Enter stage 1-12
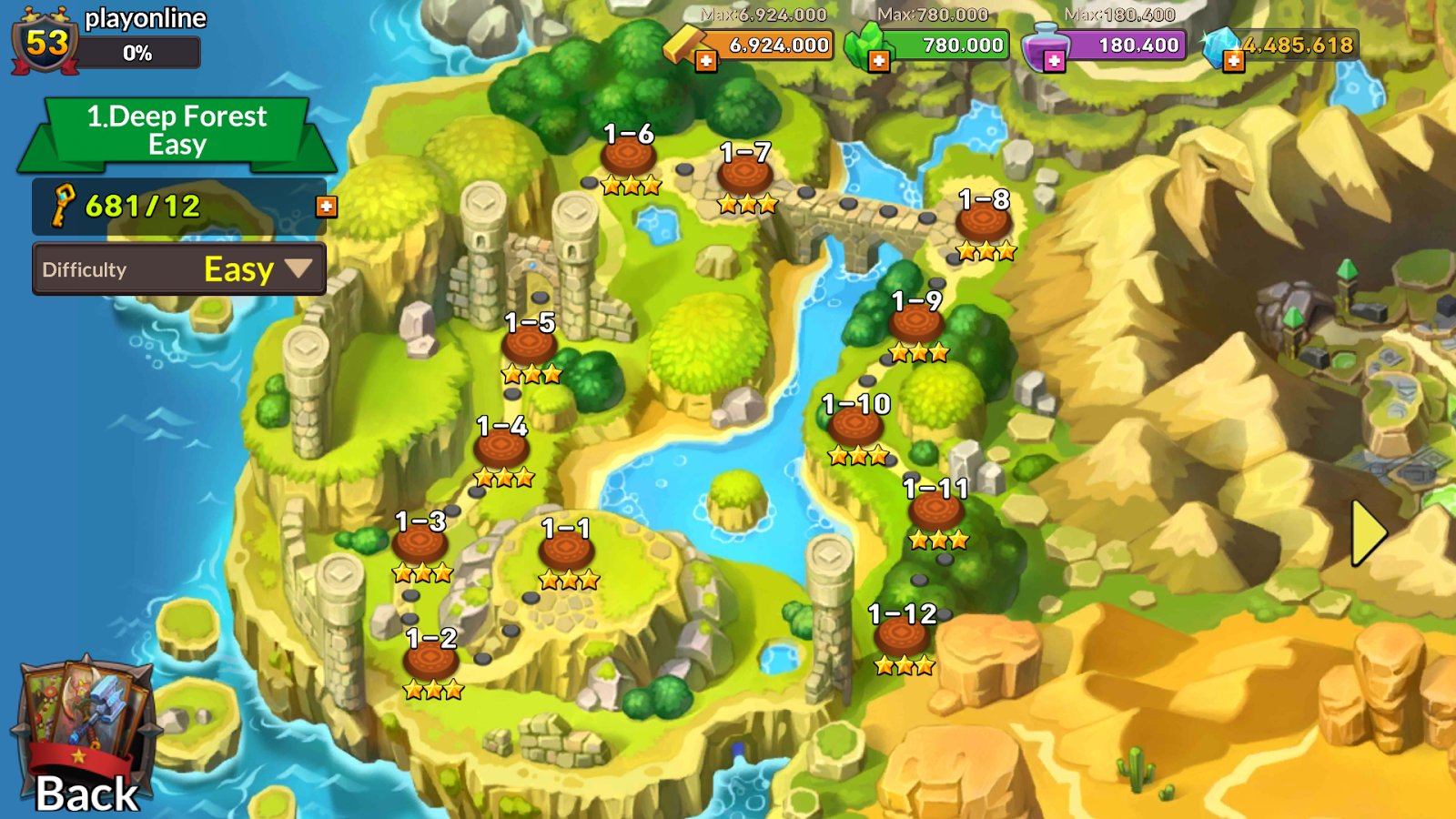This screenshot has width=1456, height=819. (x=902, y=636)
